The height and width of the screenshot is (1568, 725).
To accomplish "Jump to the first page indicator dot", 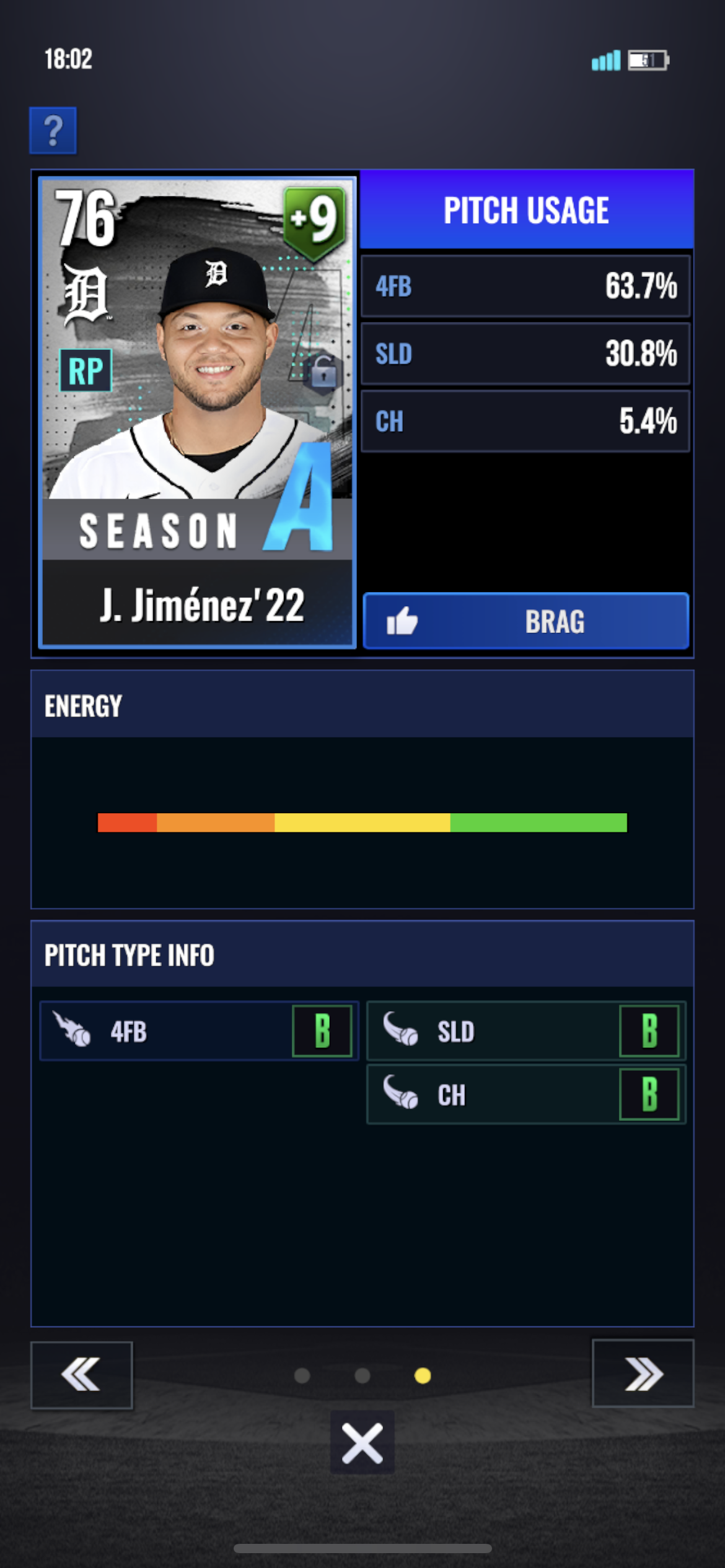I will point(302,1376).
